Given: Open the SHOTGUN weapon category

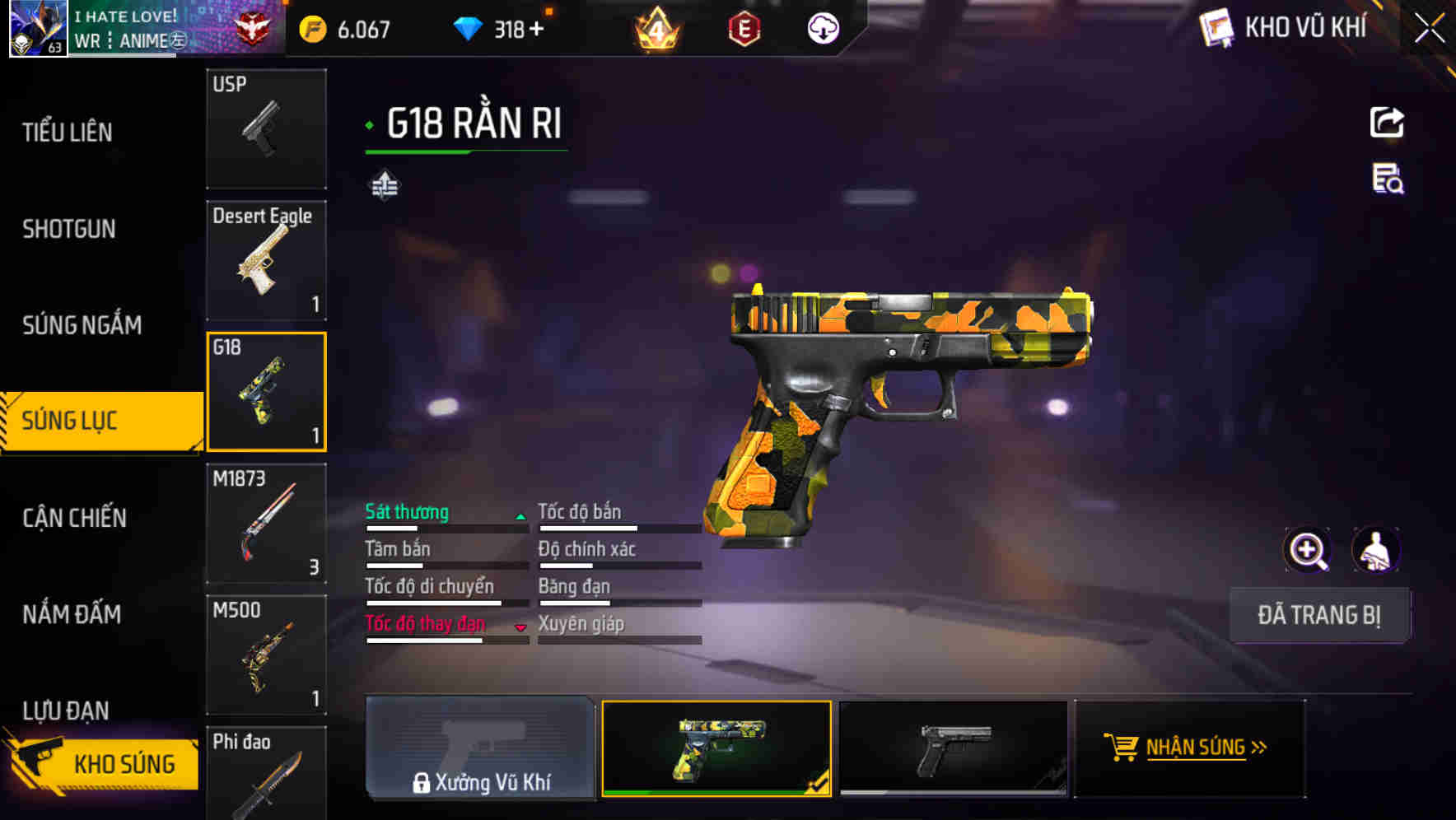Looking at the screenshot, I should pyautogui.click(x=69, y=228).
